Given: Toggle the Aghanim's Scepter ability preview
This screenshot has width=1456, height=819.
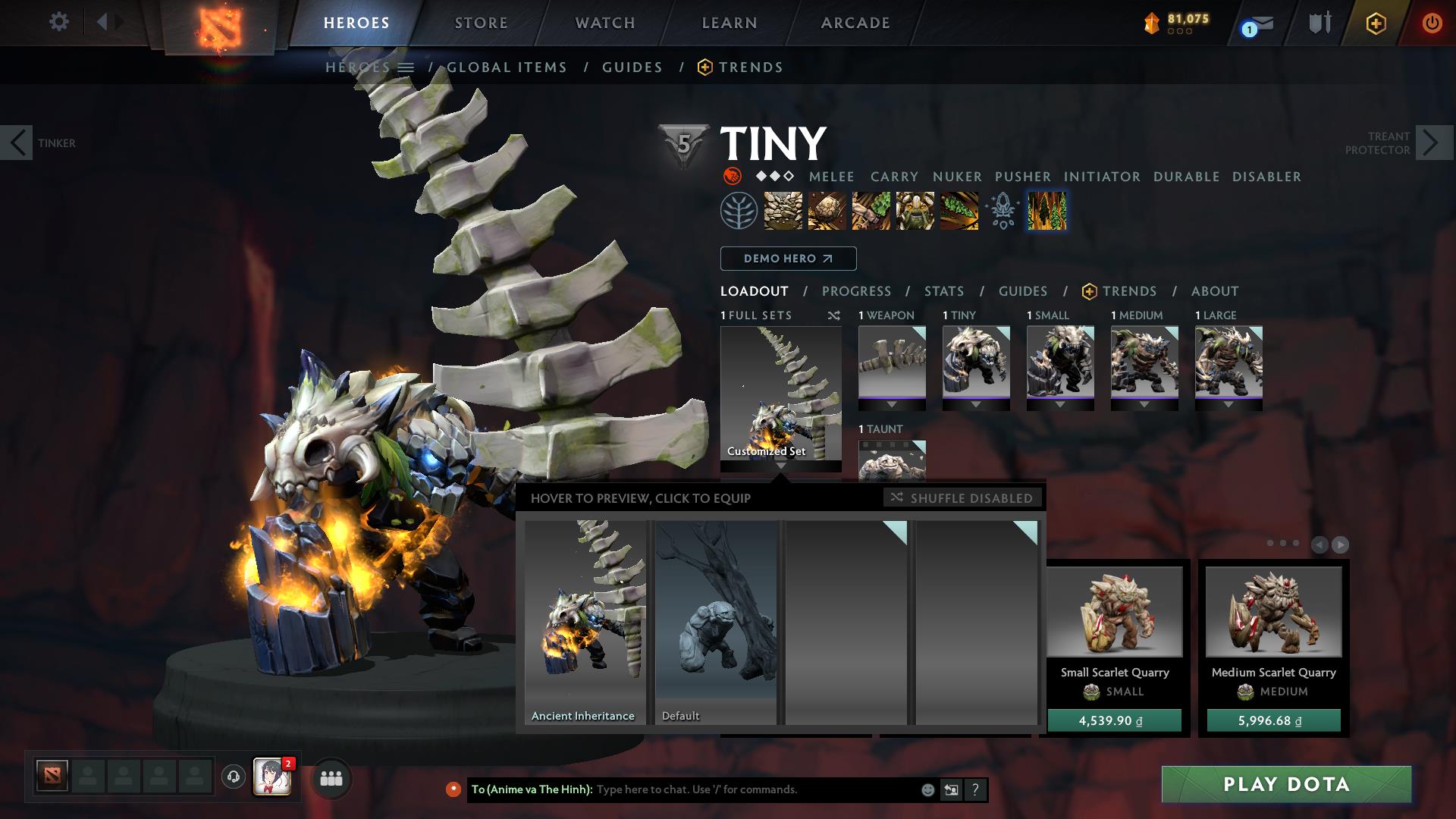Looking at the screenshot, I should pyautogui.click(x=1003, y=212).
